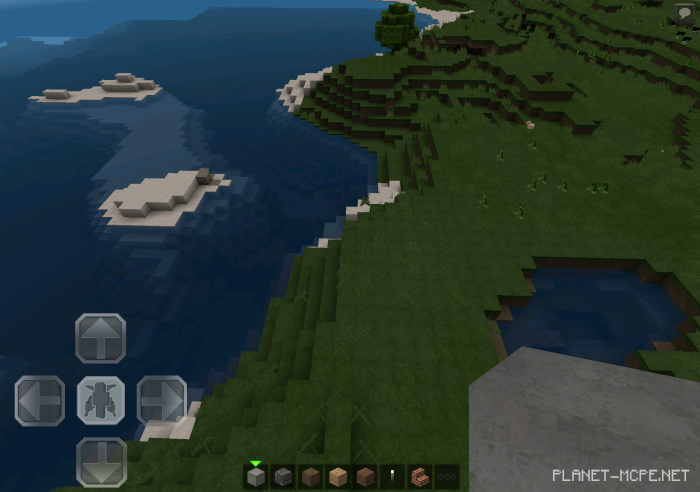Image resolution: width=700 pixels, height=492 pixels.
Task: Tap the move left arrow button
Action: click(x=39, y=401)
